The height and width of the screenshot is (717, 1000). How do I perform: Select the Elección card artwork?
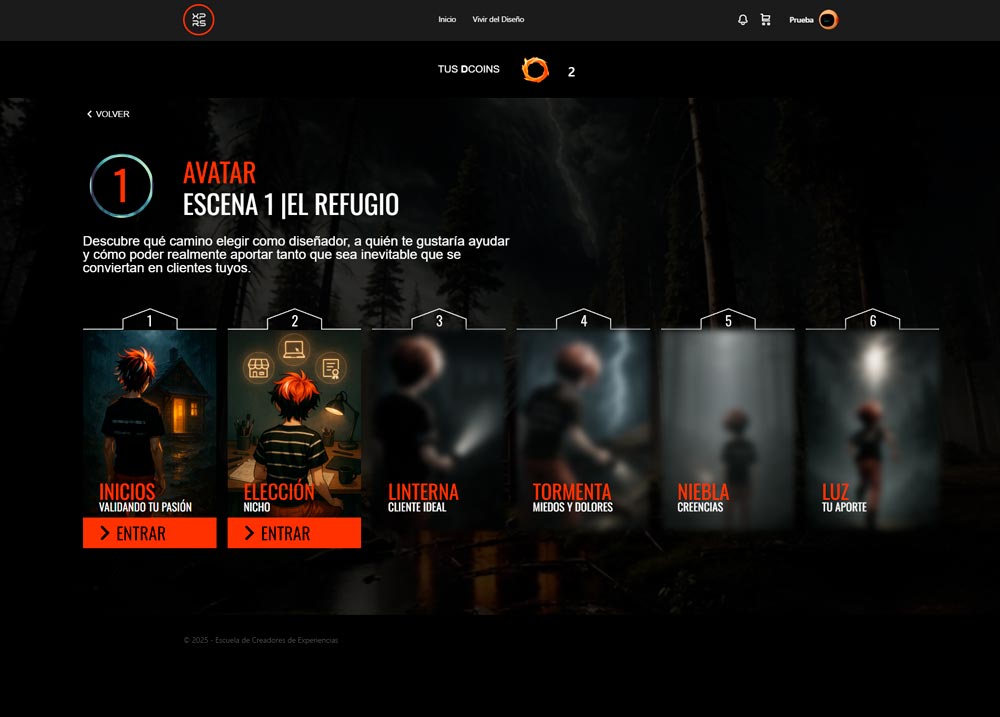coord(294,410)
